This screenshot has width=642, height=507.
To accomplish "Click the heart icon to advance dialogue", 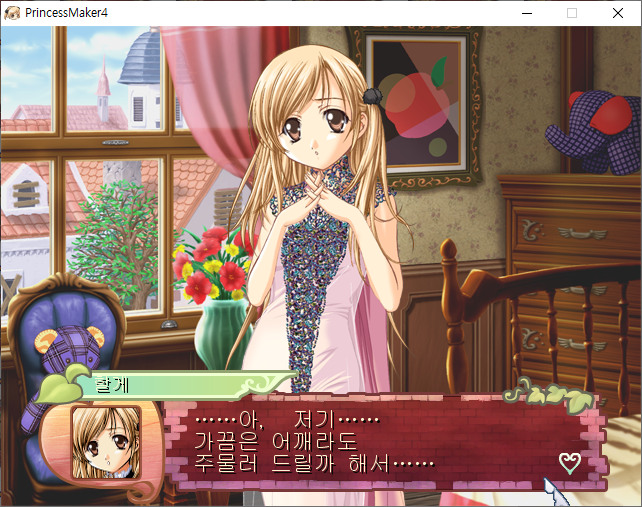I will [569, 463].
